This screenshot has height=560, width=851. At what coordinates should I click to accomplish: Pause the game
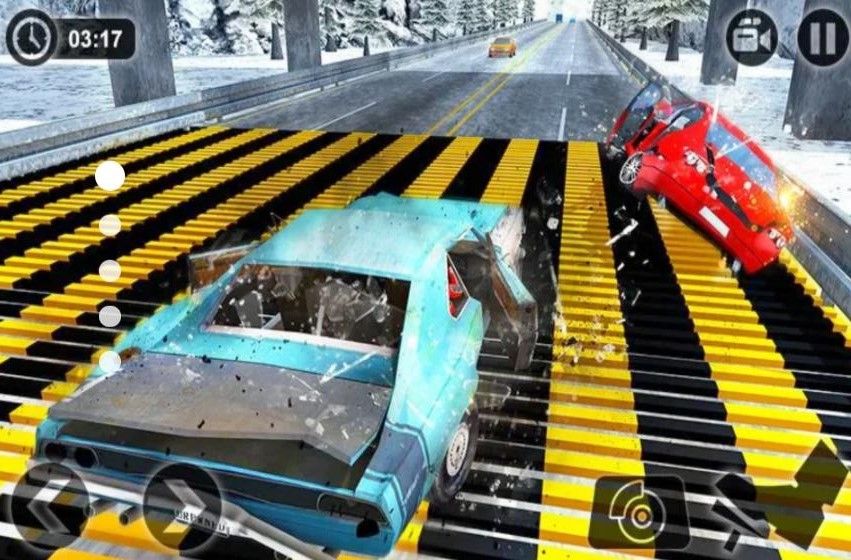point(822,38)
